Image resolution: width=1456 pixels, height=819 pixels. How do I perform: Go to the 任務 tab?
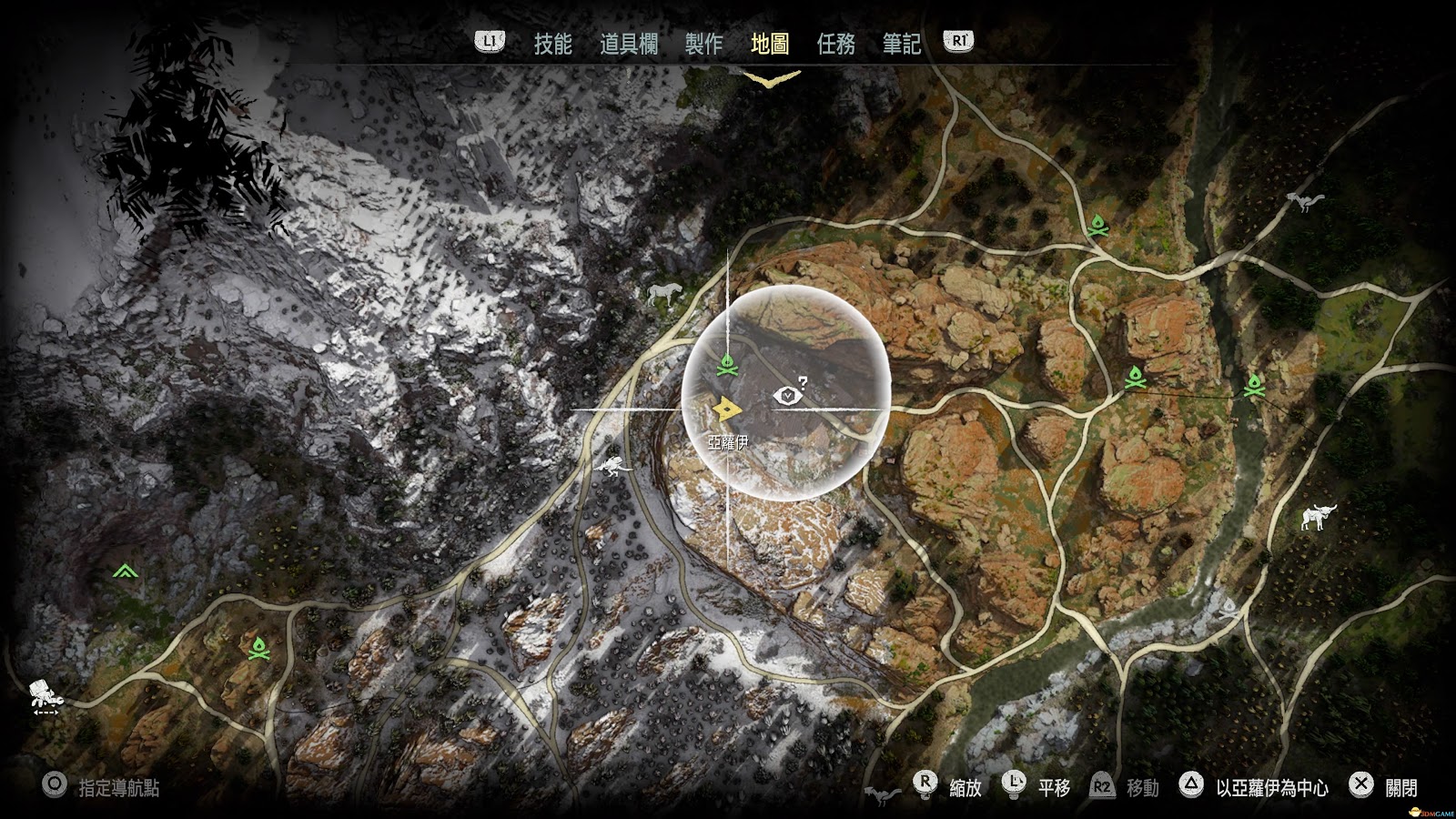click(835, 44)
